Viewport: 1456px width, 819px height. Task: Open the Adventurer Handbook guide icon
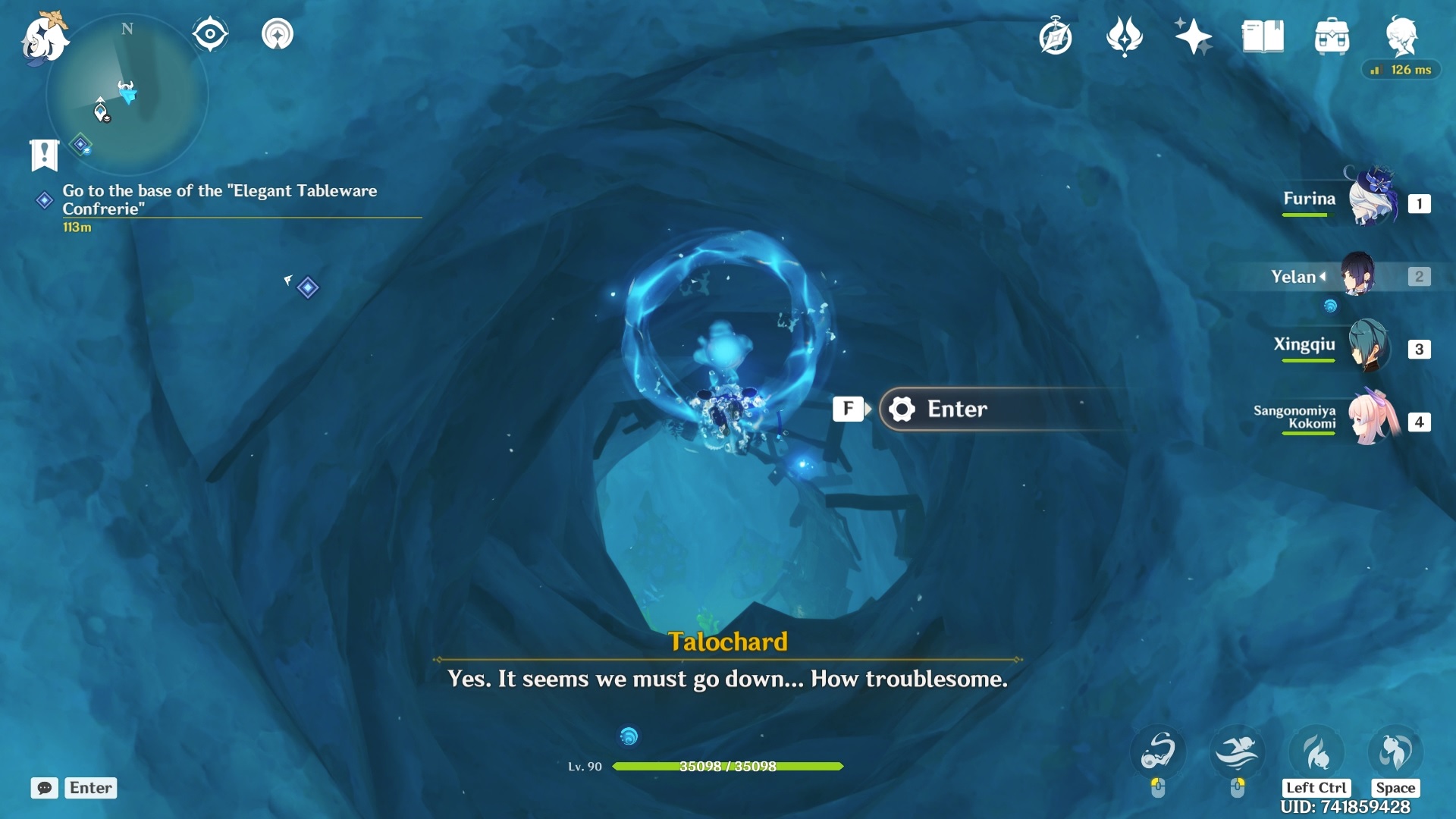tap(1054, 35)
